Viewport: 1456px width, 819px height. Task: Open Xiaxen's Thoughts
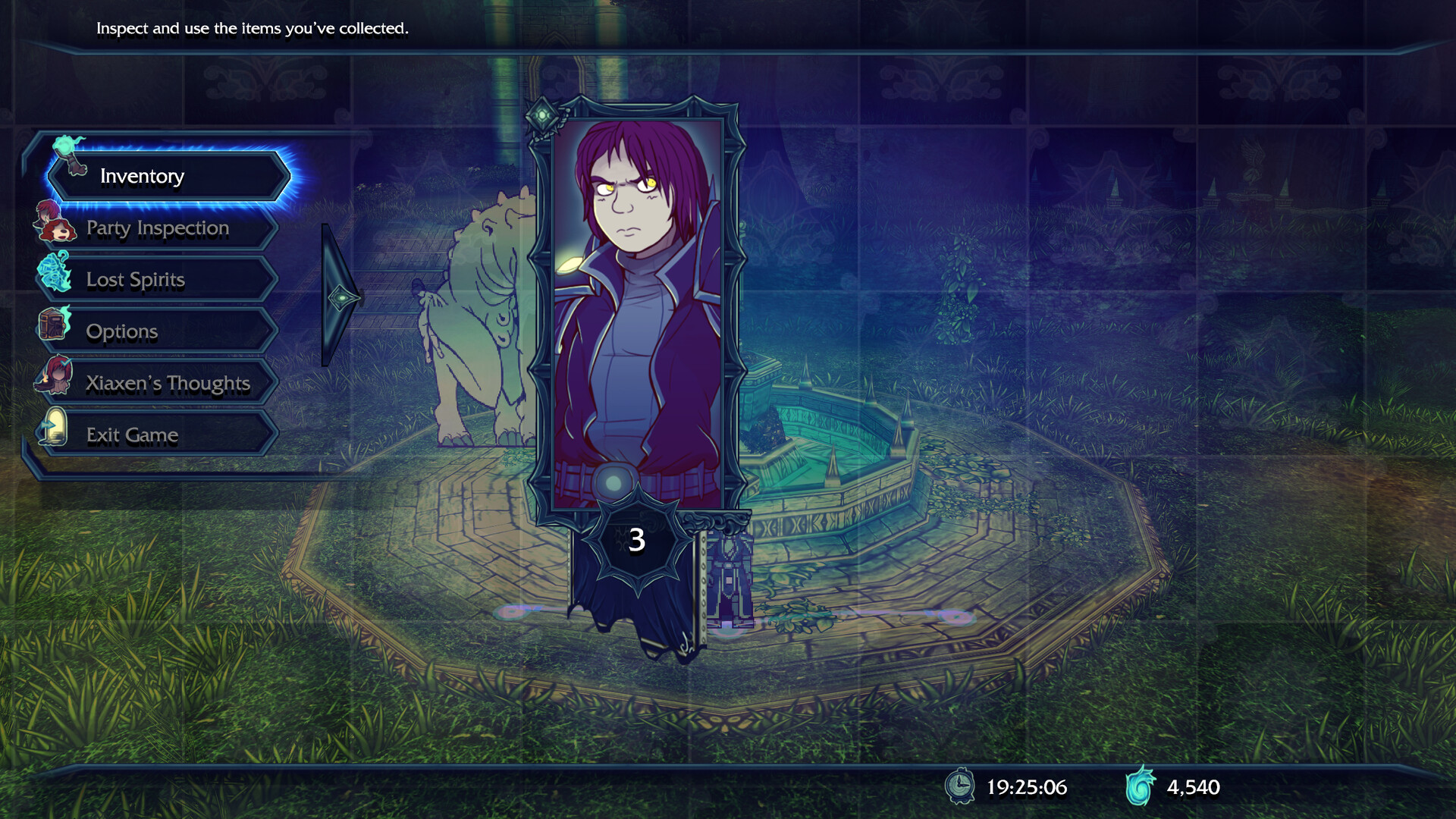coord(168,383)
